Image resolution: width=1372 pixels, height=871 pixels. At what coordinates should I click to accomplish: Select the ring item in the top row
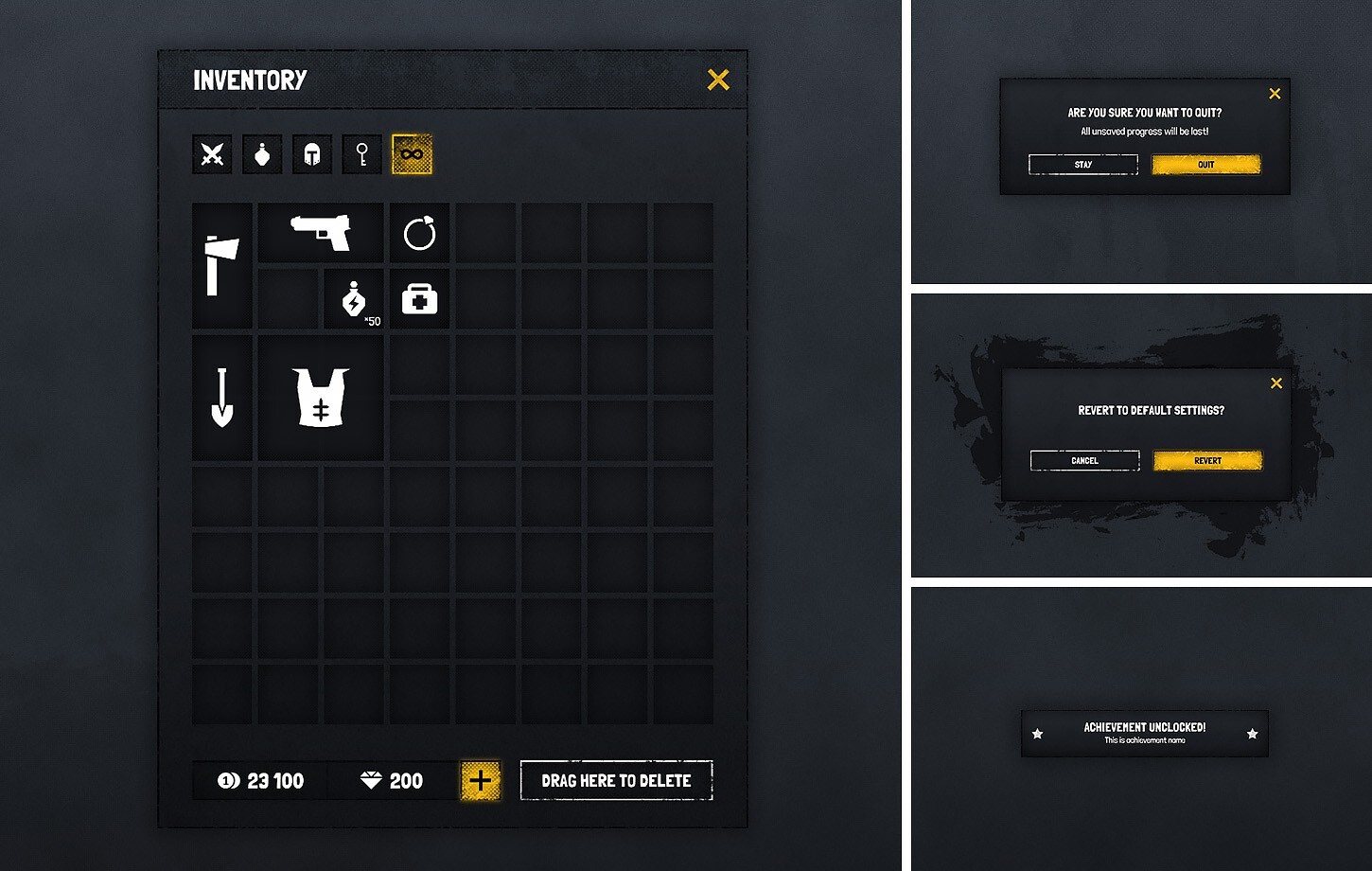419,233
